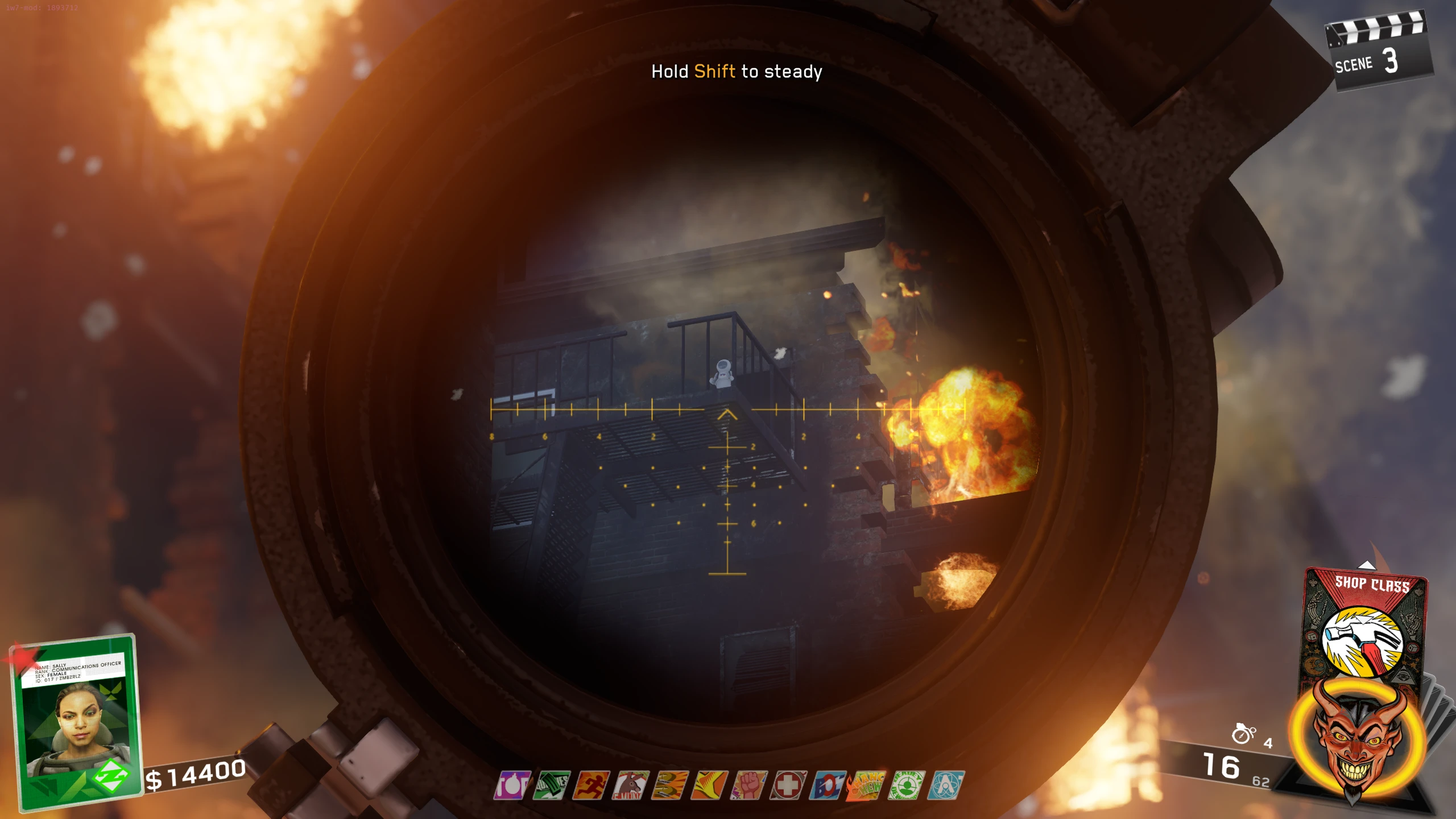Select the Mule Munchies donkey perk icon
1456x819 pixels.
tap(630, 785)
